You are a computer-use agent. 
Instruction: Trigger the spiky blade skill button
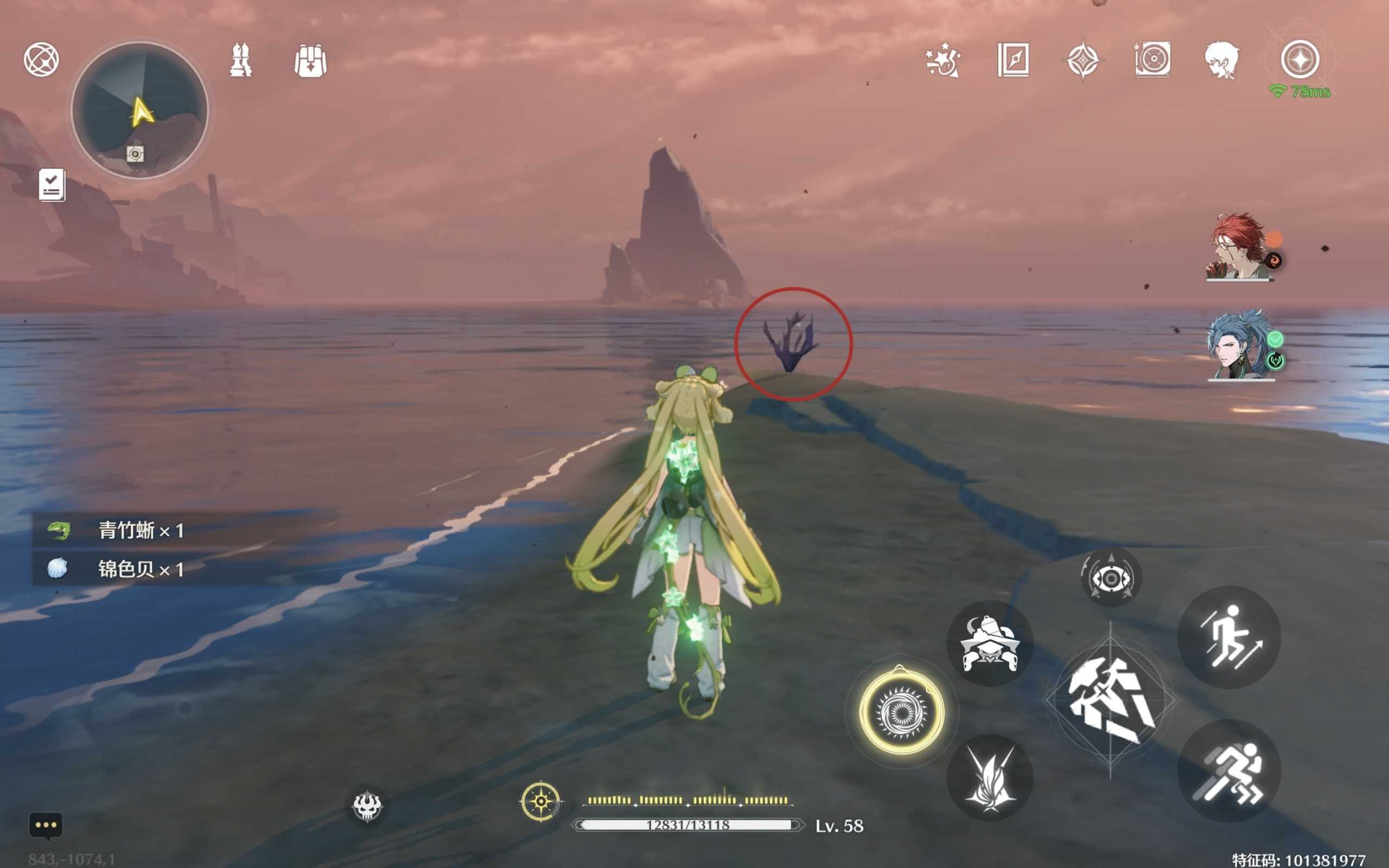point(990,778)
